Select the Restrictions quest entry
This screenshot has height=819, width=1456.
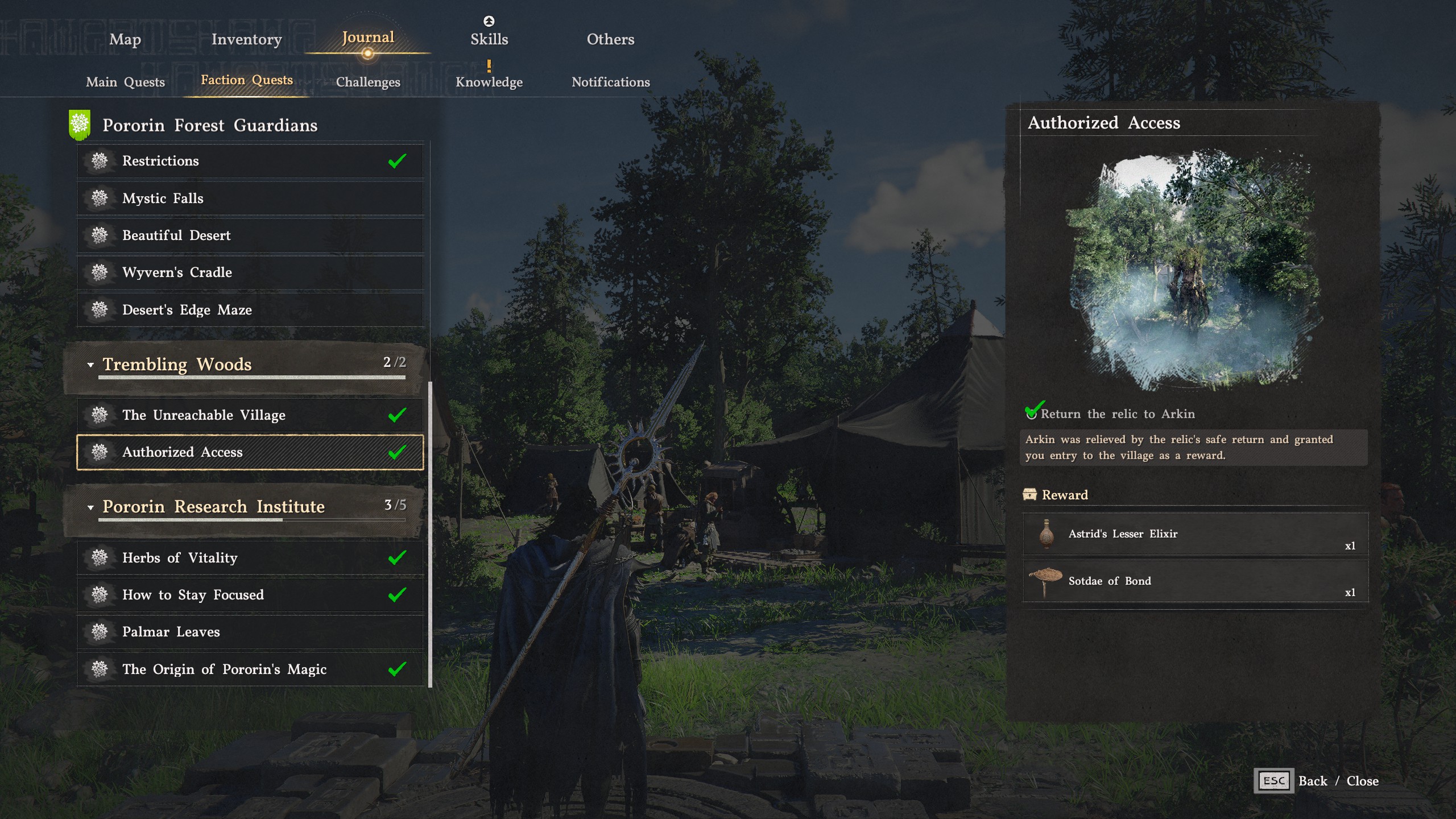pyautogui.click(x=250, y=161)
